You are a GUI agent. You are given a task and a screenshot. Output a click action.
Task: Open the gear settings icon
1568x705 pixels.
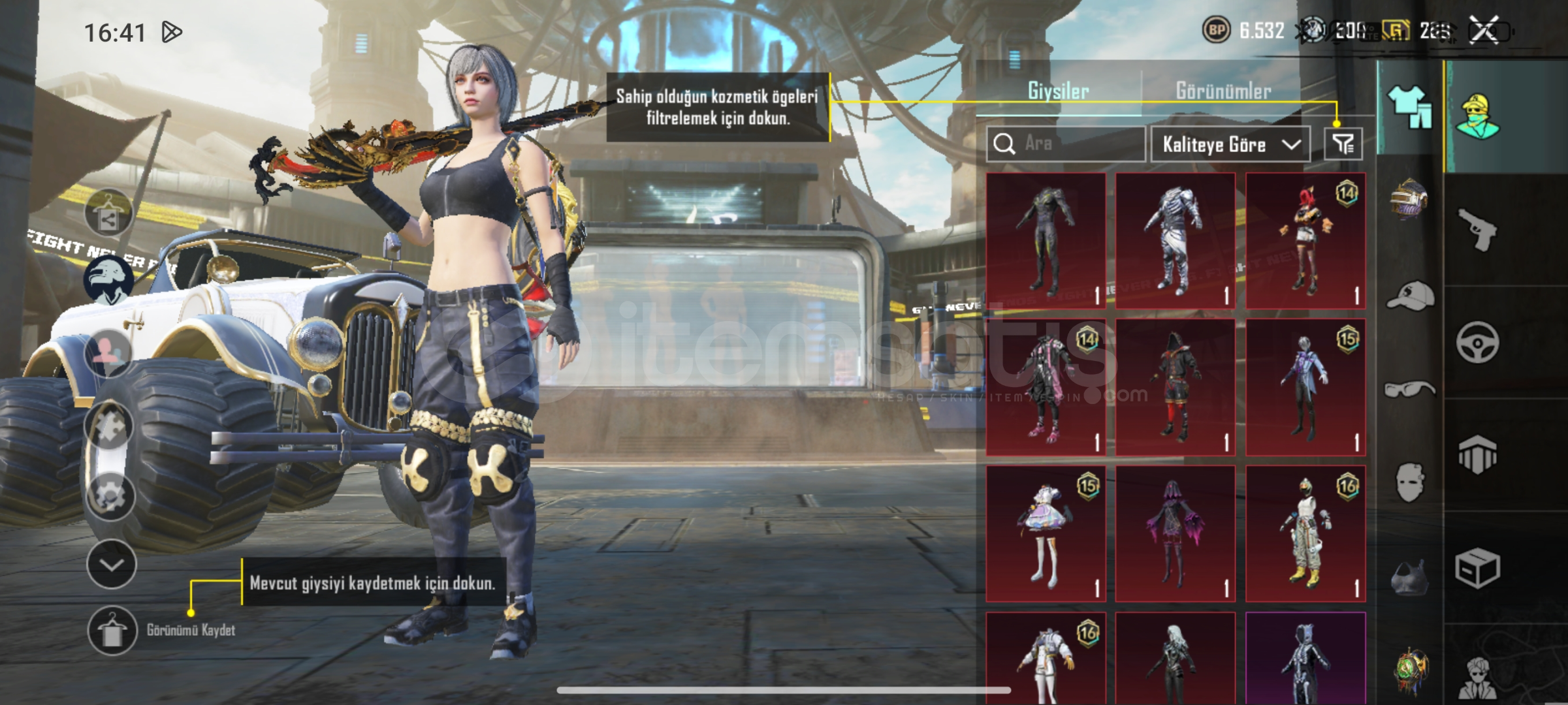pyautogui.click(x=110, y=496)
